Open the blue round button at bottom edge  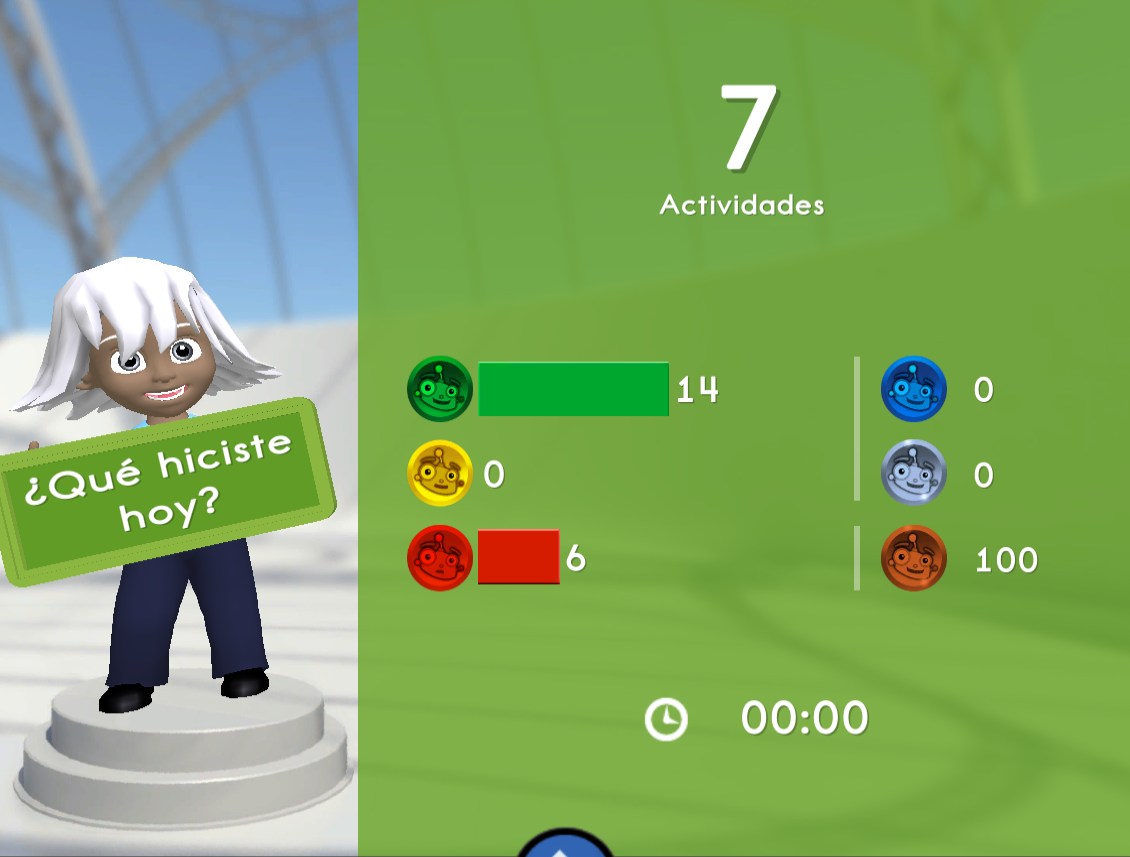(x=565, y=846)
